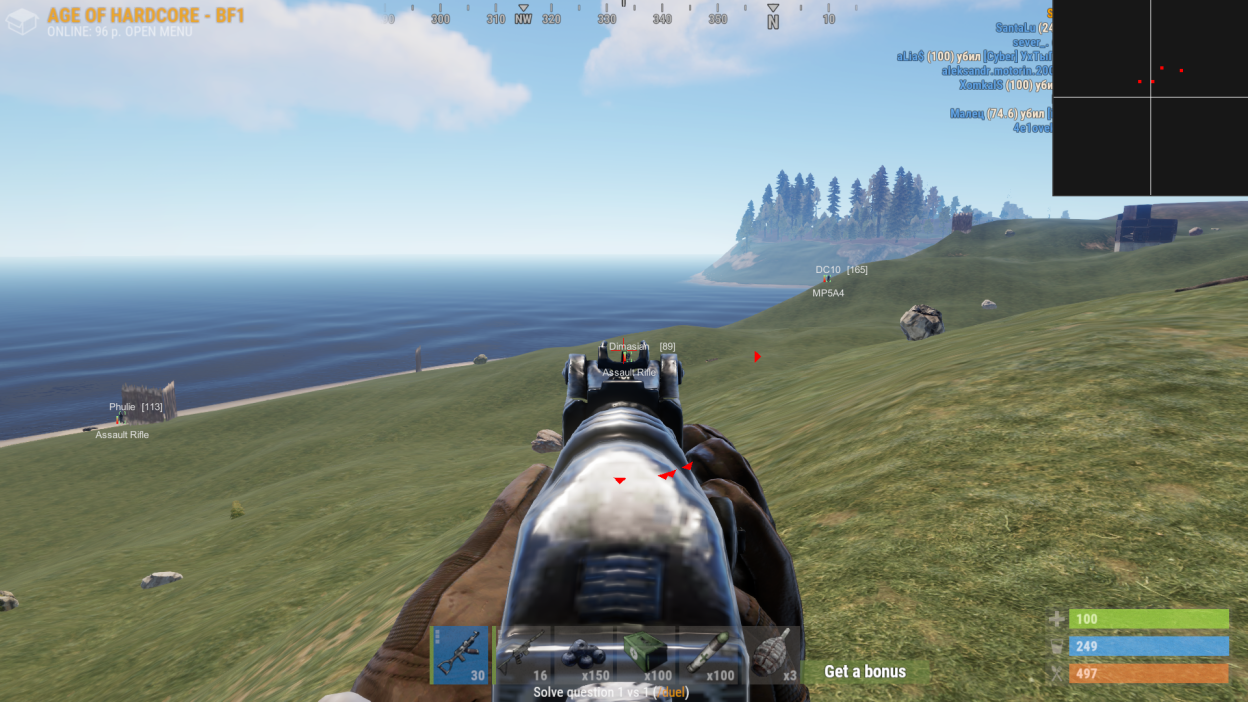Click the Get a bonus button
This screenshot has height=702, width=1248.
(x=866, y=671)
